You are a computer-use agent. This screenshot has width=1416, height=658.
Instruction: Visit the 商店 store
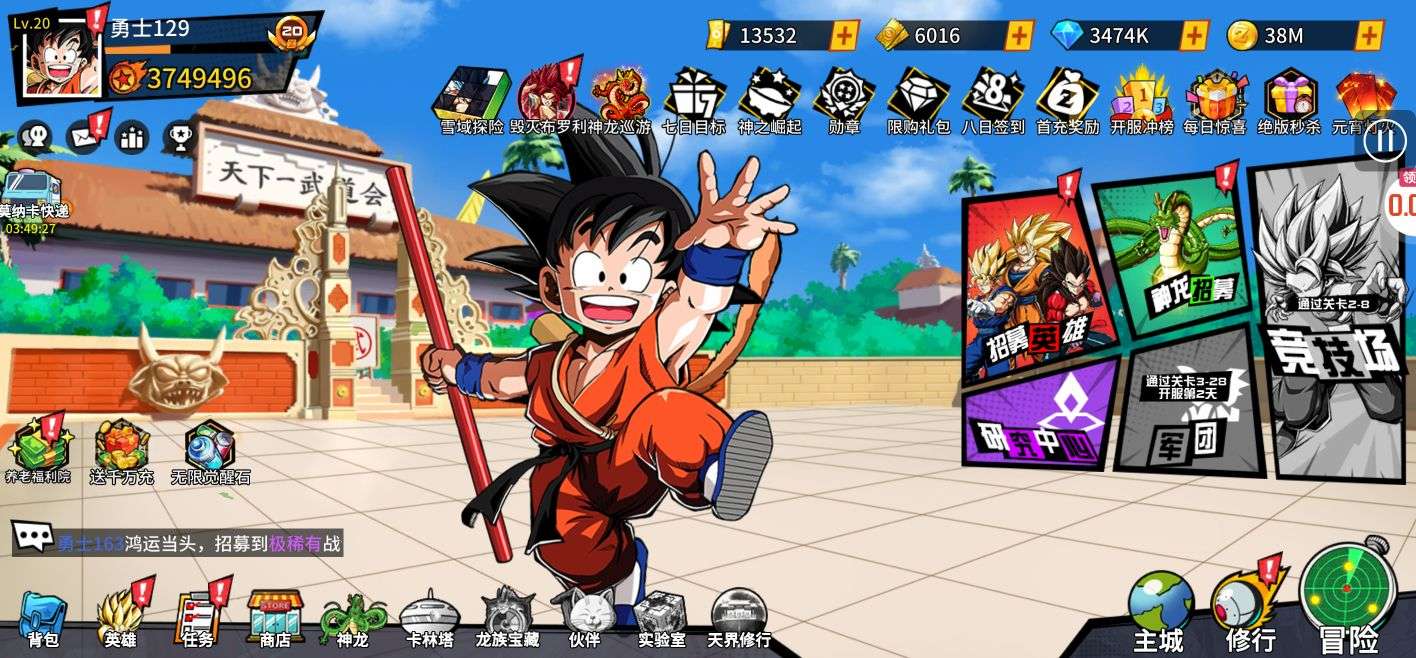(x=275, y=618)
